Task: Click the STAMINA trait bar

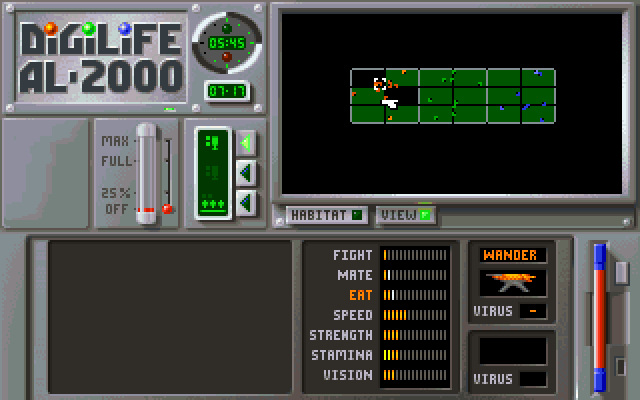Action: tap(415, 355)
